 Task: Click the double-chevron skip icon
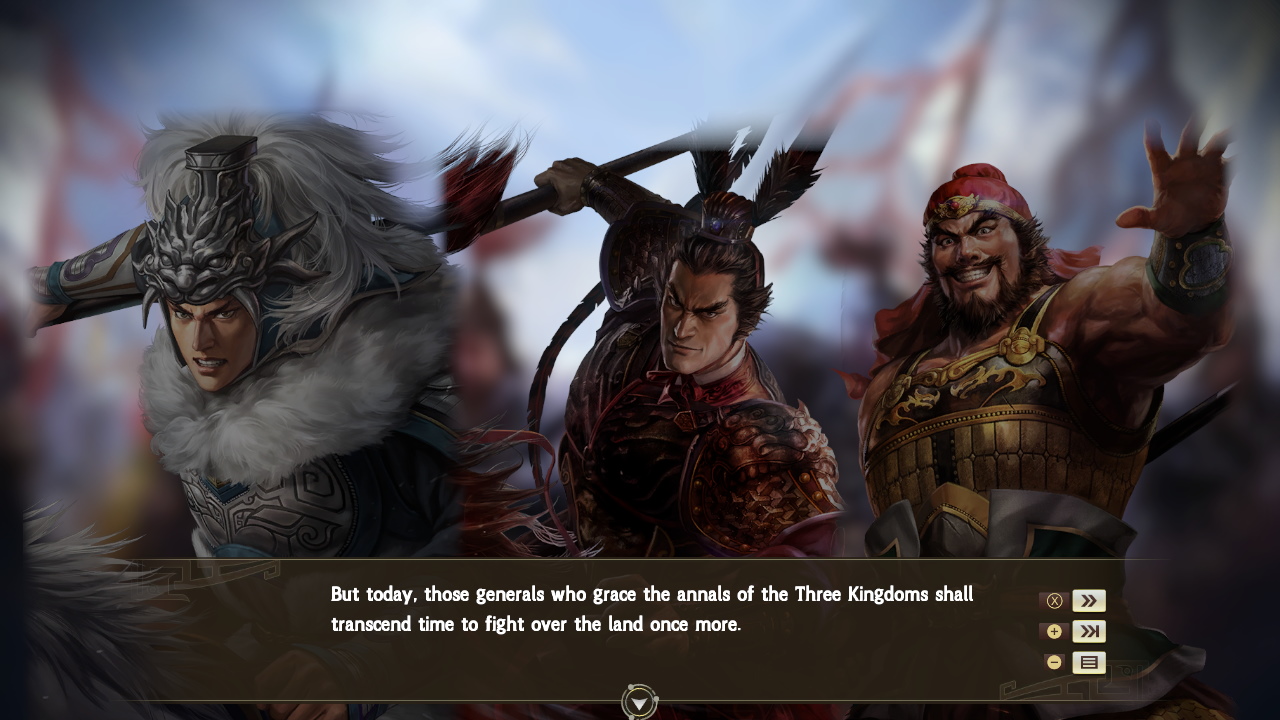click(1089, 600)
